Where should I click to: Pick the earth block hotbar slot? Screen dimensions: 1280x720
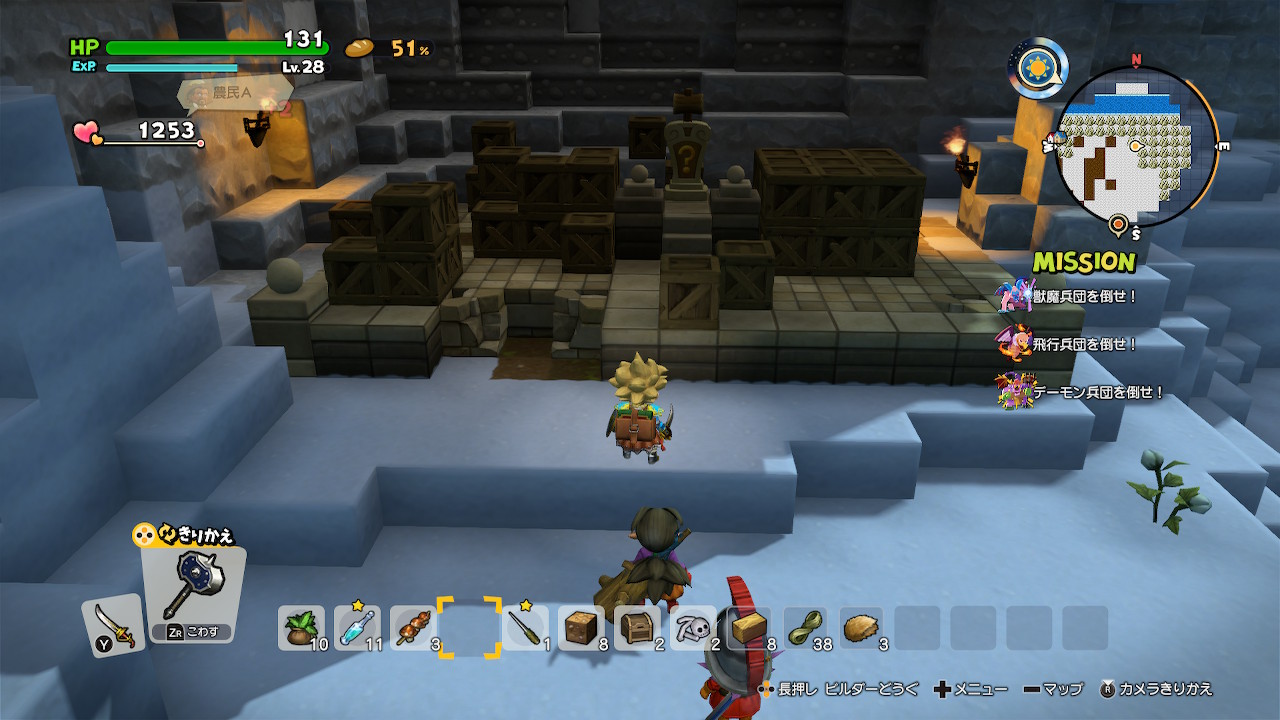point(581,628)
